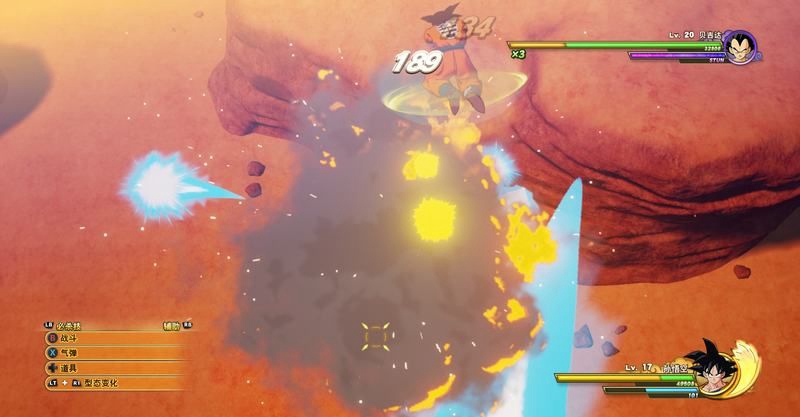800x417 pixels.
Task: Select the 战斗 melee command row
Action: point(72,339)
